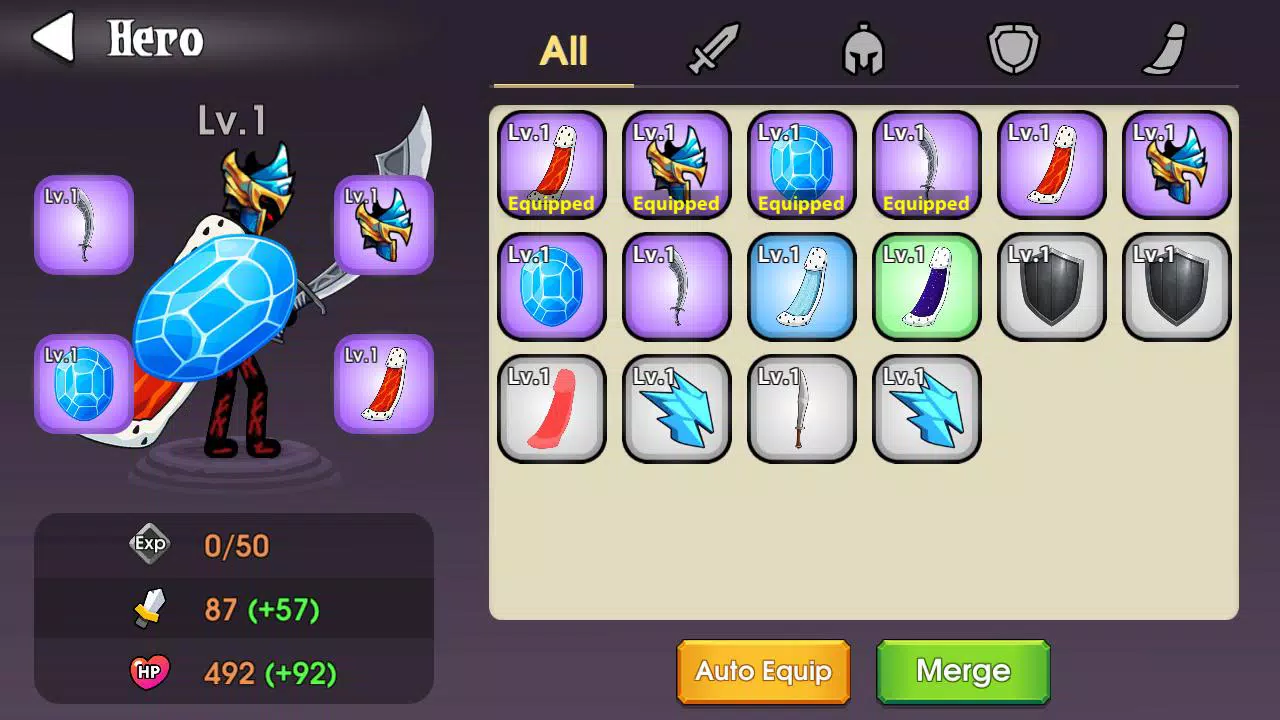Screen dimensions: 1280x720
Task: Select the equipped Lv.1 red cape
Action: click(552, 163)
